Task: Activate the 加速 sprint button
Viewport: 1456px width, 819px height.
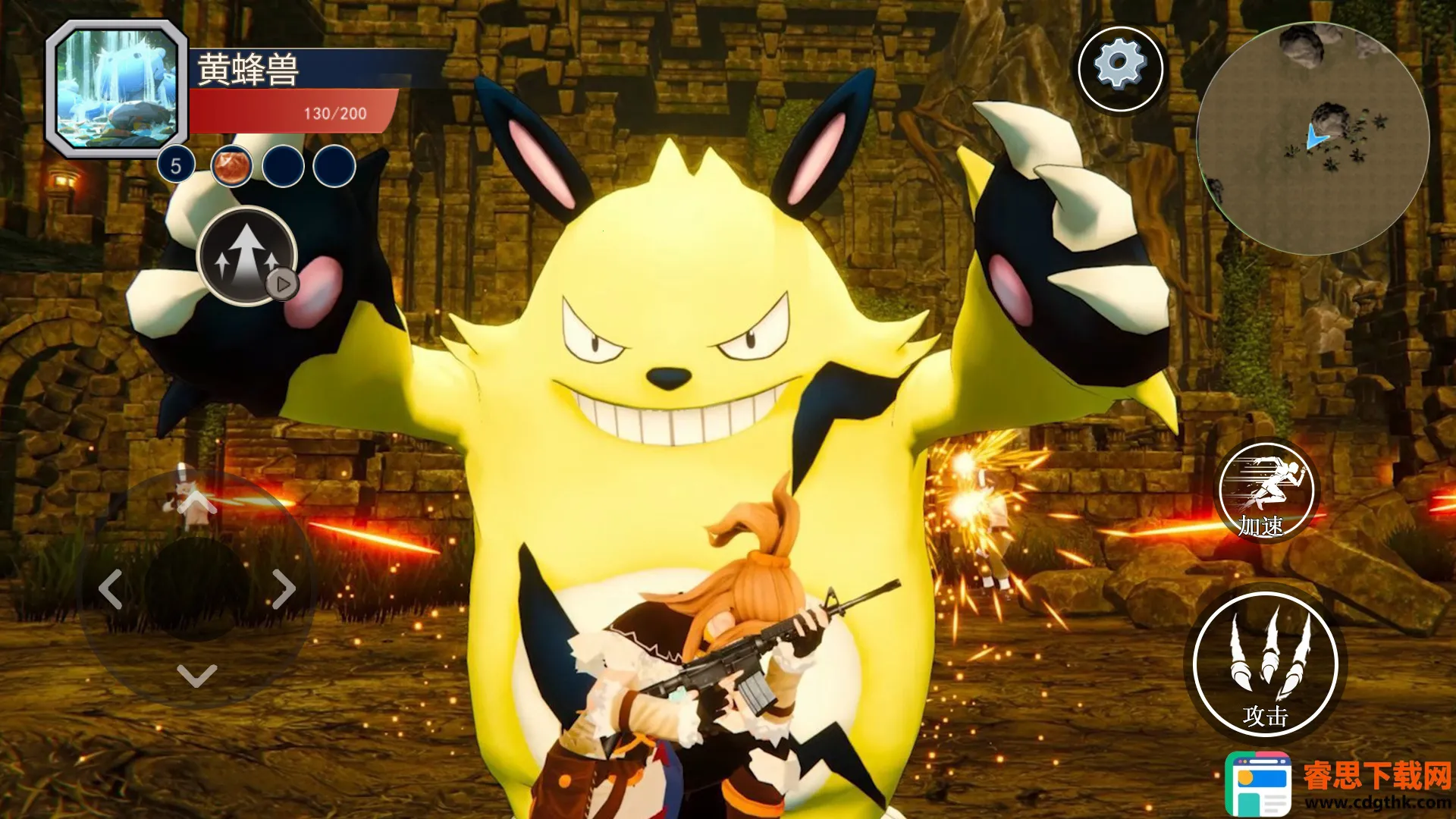Action: (x=1266, y=492)
